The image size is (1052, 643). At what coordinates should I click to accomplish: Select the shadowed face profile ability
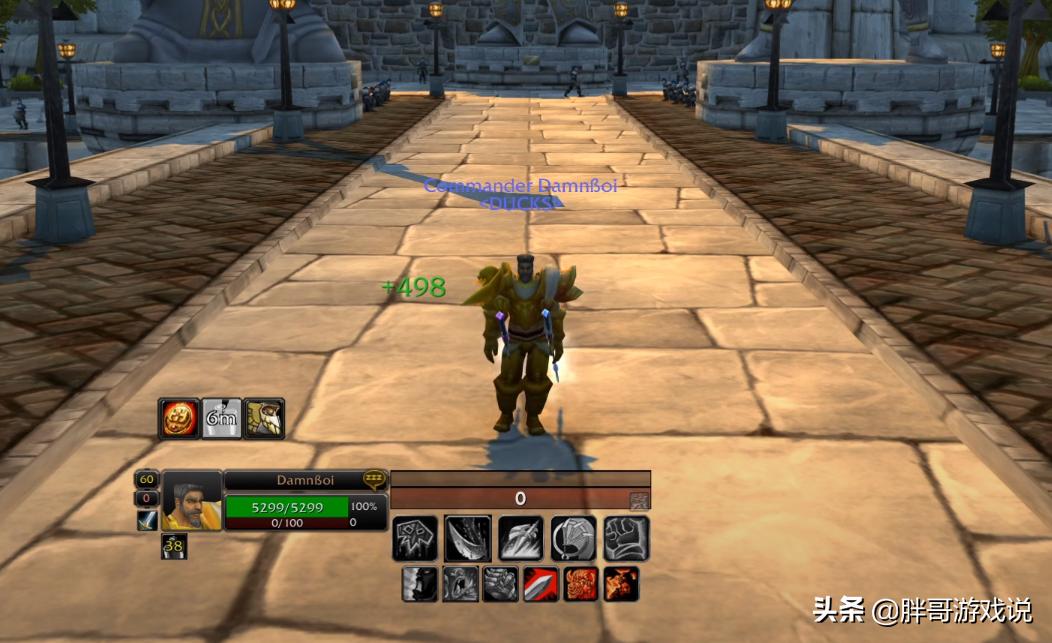(419, 584)
